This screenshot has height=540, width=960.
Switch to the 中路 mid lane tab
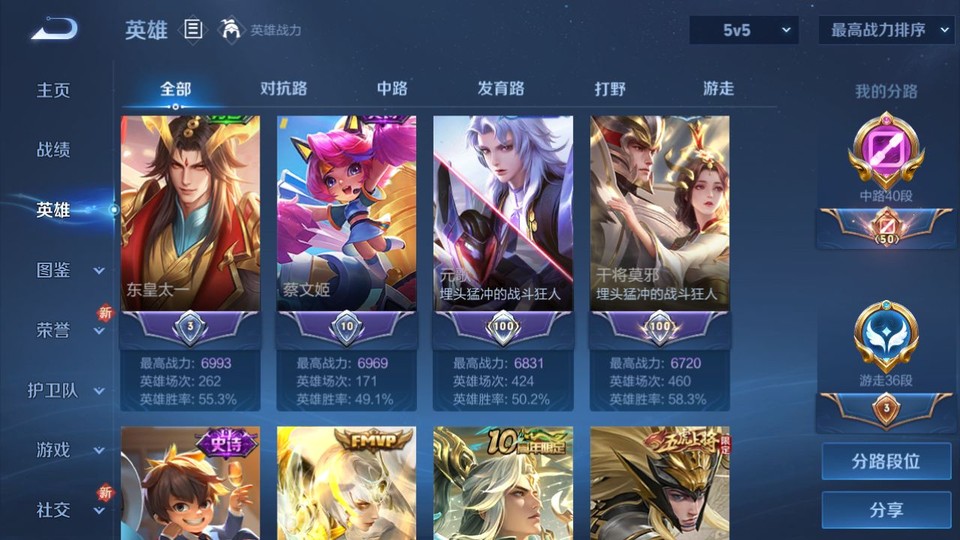(x=392, y=88)
